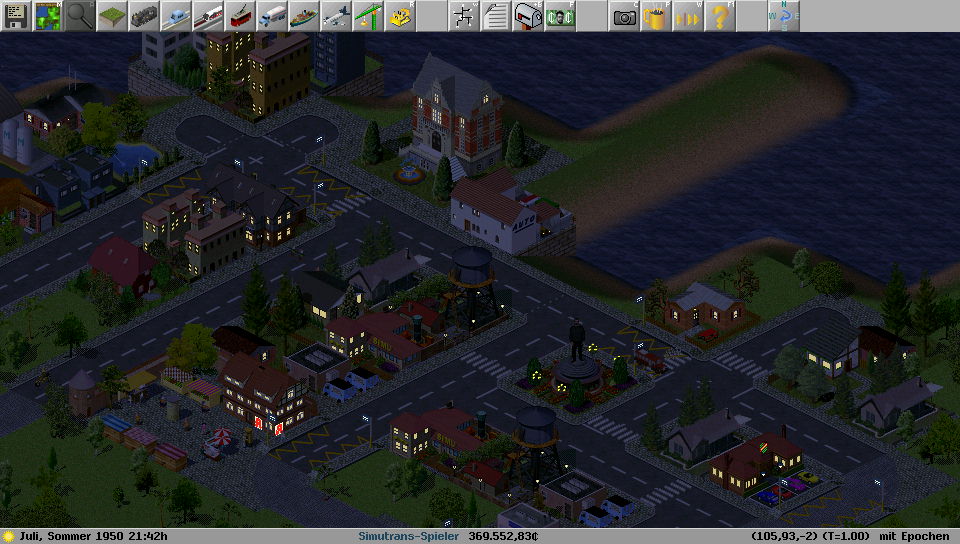Select the magnifying glass inspection tool
The image size is (960, 544).
[80, 16]
